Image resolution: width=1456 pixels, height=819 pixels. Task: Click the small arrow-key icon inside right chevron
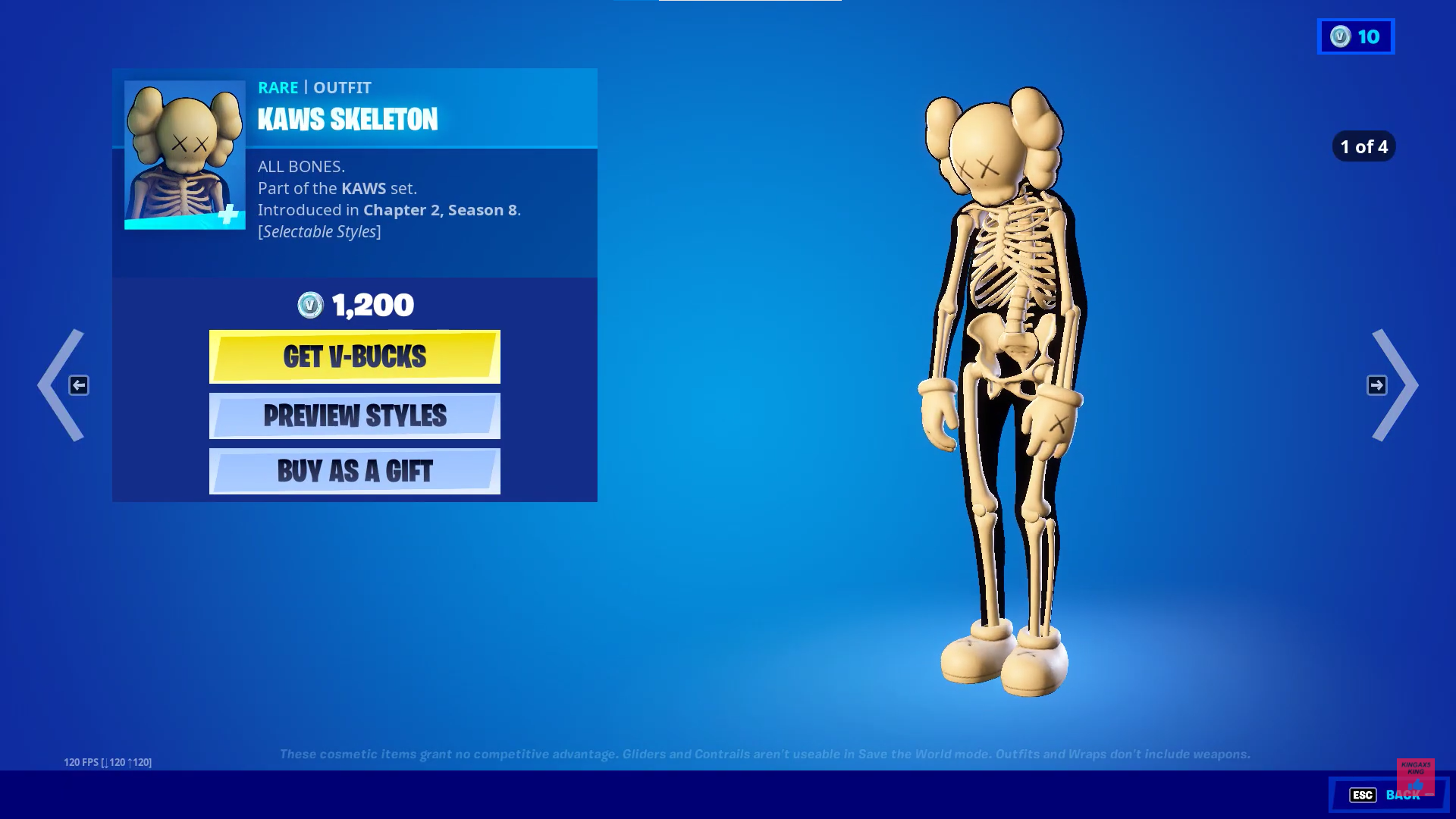(x=1377, y=385)
